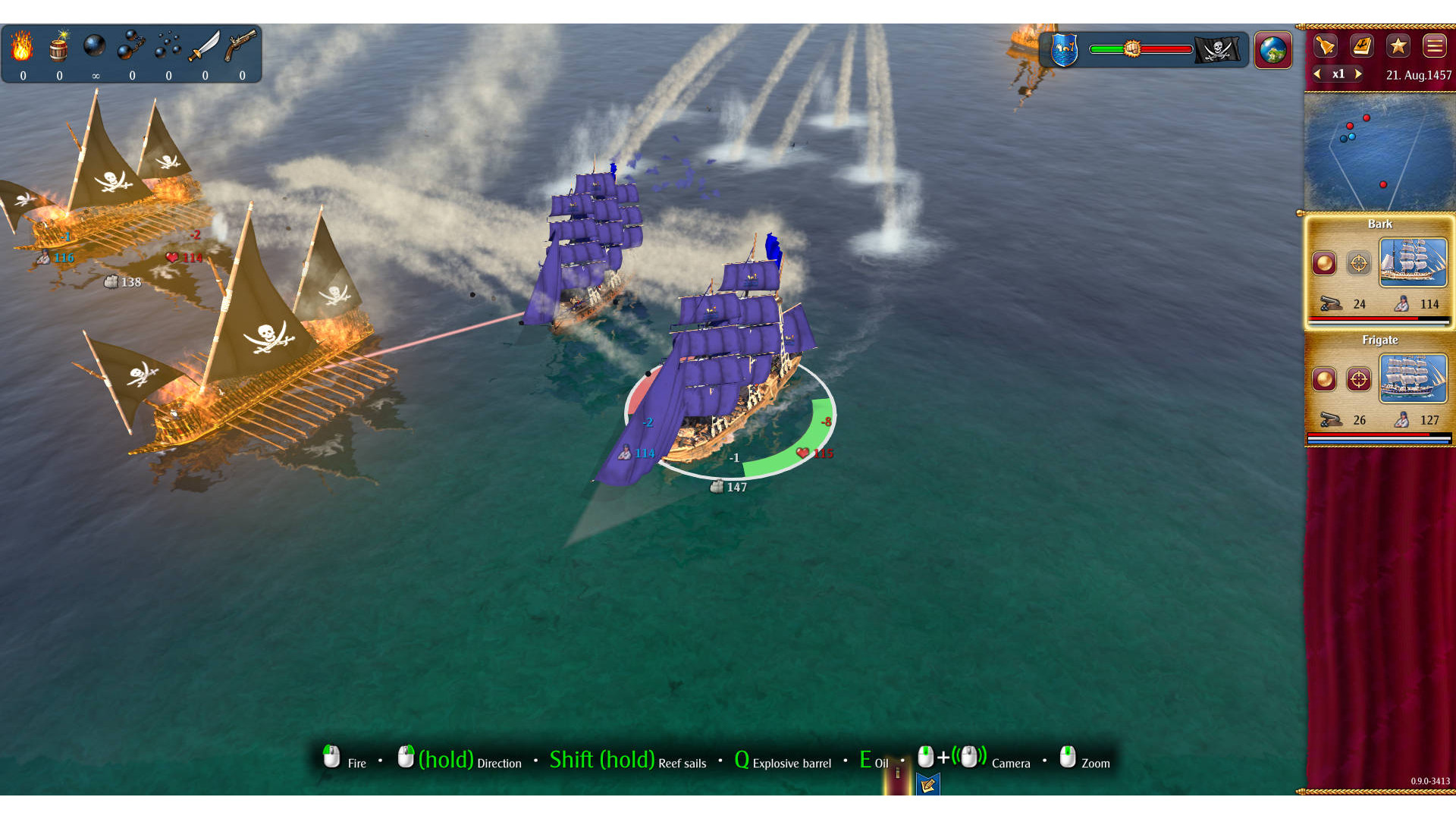Select the Frigate ship portrait
1456x819 pixels.
pyautogui.click(x=1413, y=378)
